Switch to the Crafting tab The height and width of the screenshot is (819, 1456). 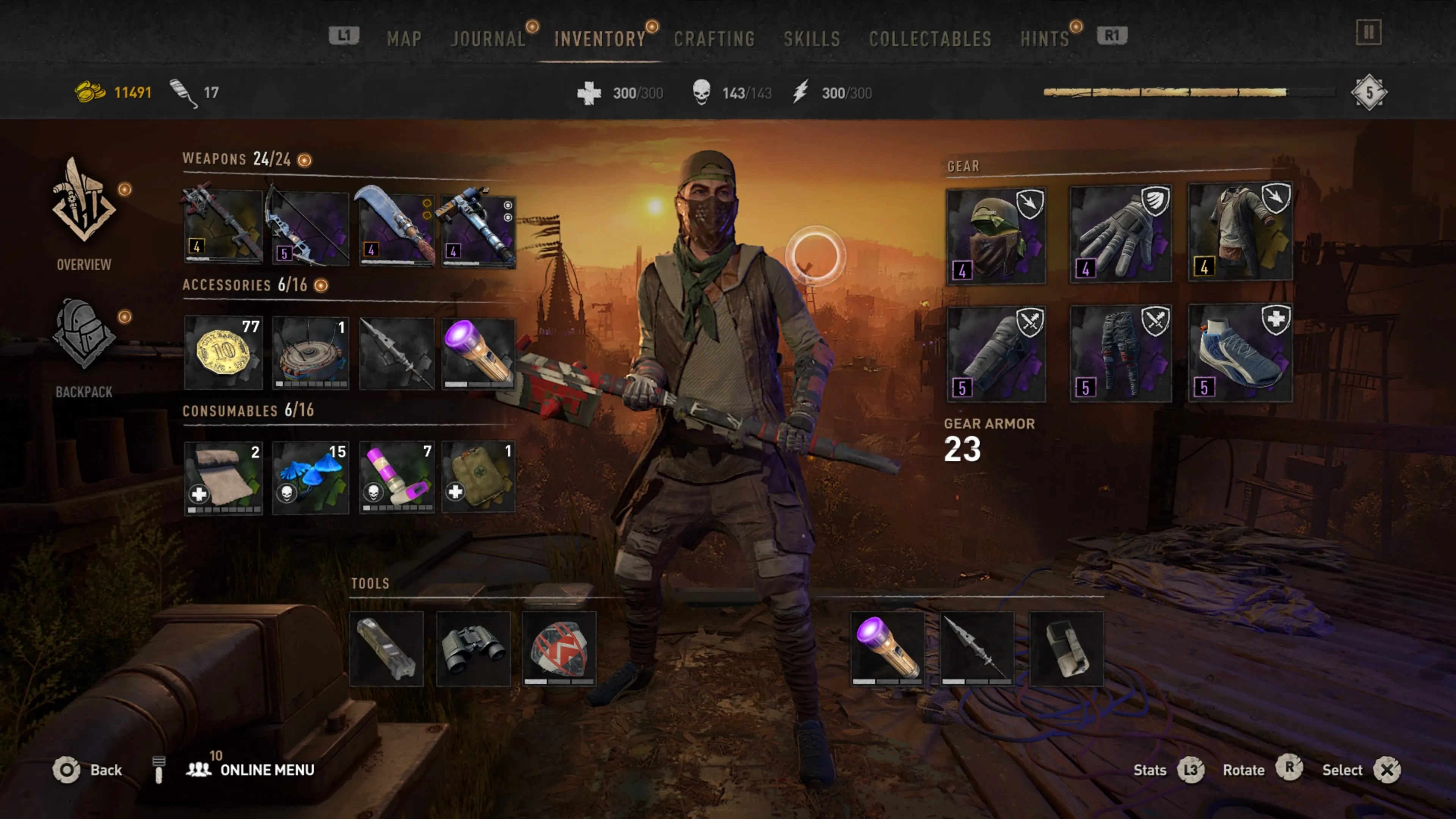pyautogui.click(x=715, y=38)
